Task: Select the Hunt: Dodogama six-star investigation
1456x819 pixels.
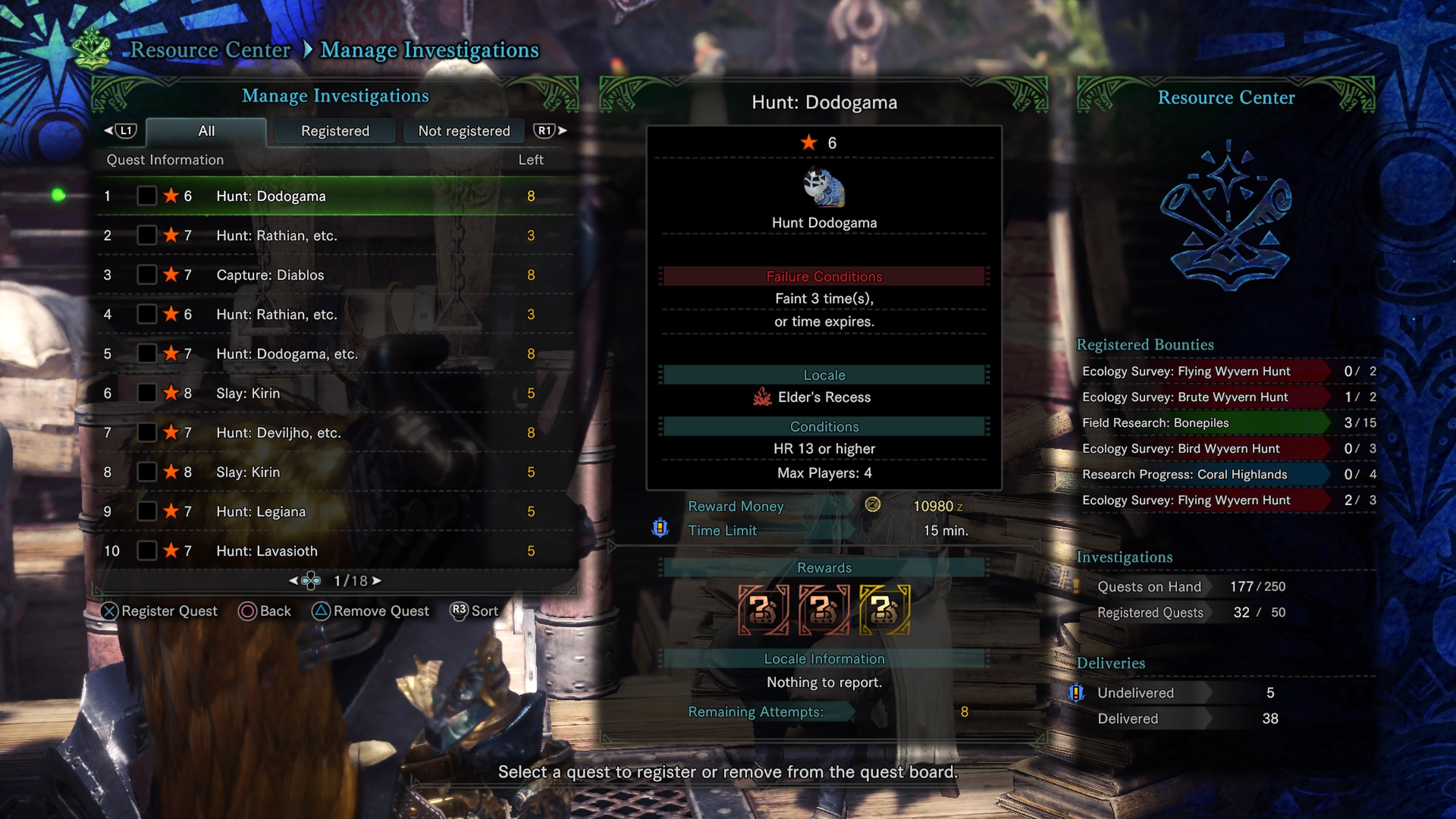Action: coord(271,196)
